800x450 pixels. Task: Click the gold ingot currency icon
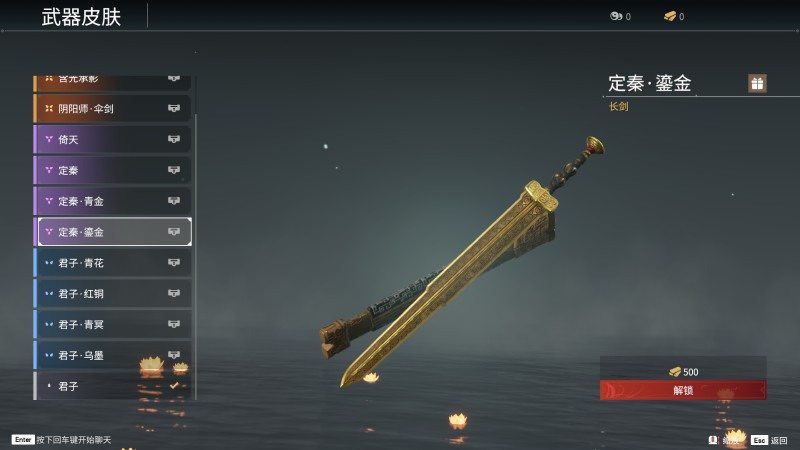(x=670, y=16)
